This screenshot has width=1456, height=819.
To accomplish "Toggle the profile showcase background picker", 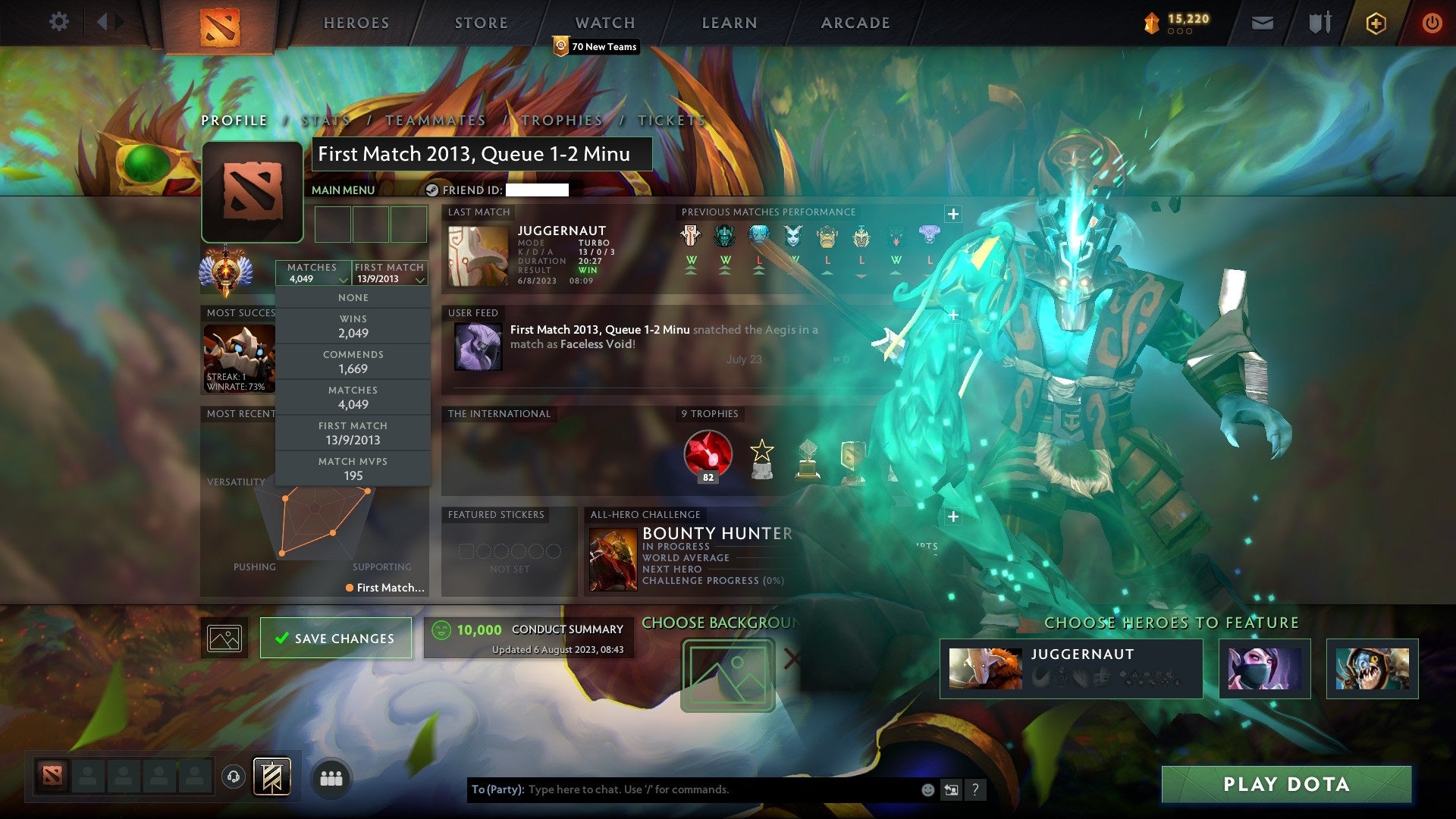I will [x=224, y=637].
